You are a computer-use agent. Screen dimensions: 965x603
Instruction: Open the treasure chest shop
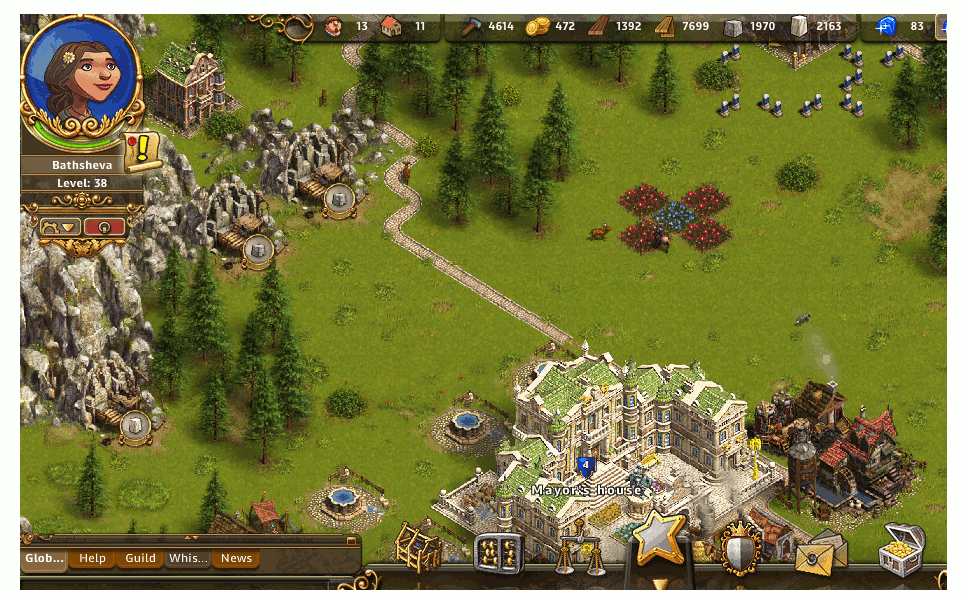click(x=901, y=550)
